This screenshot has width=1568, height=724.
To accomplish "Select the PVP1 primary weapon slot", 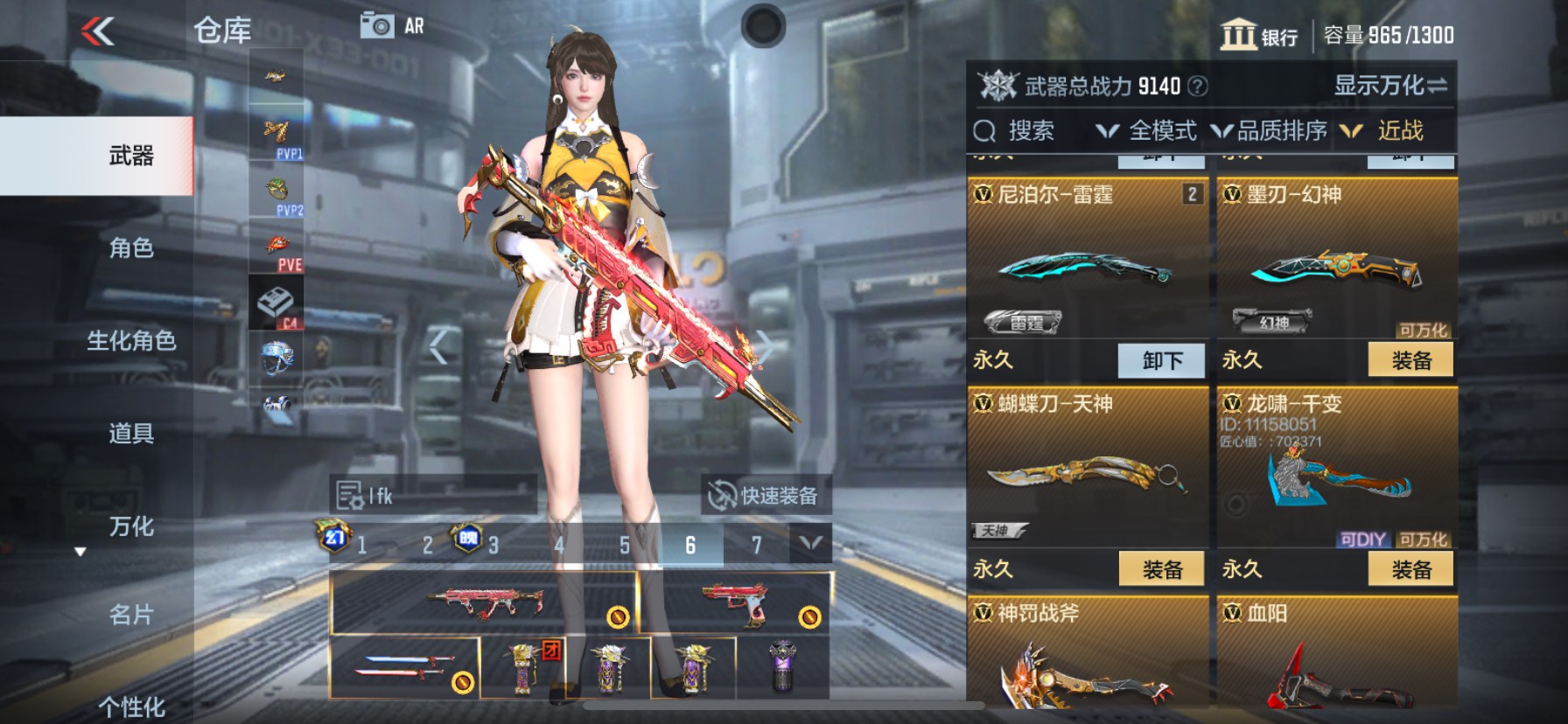I will coord(276,132).
